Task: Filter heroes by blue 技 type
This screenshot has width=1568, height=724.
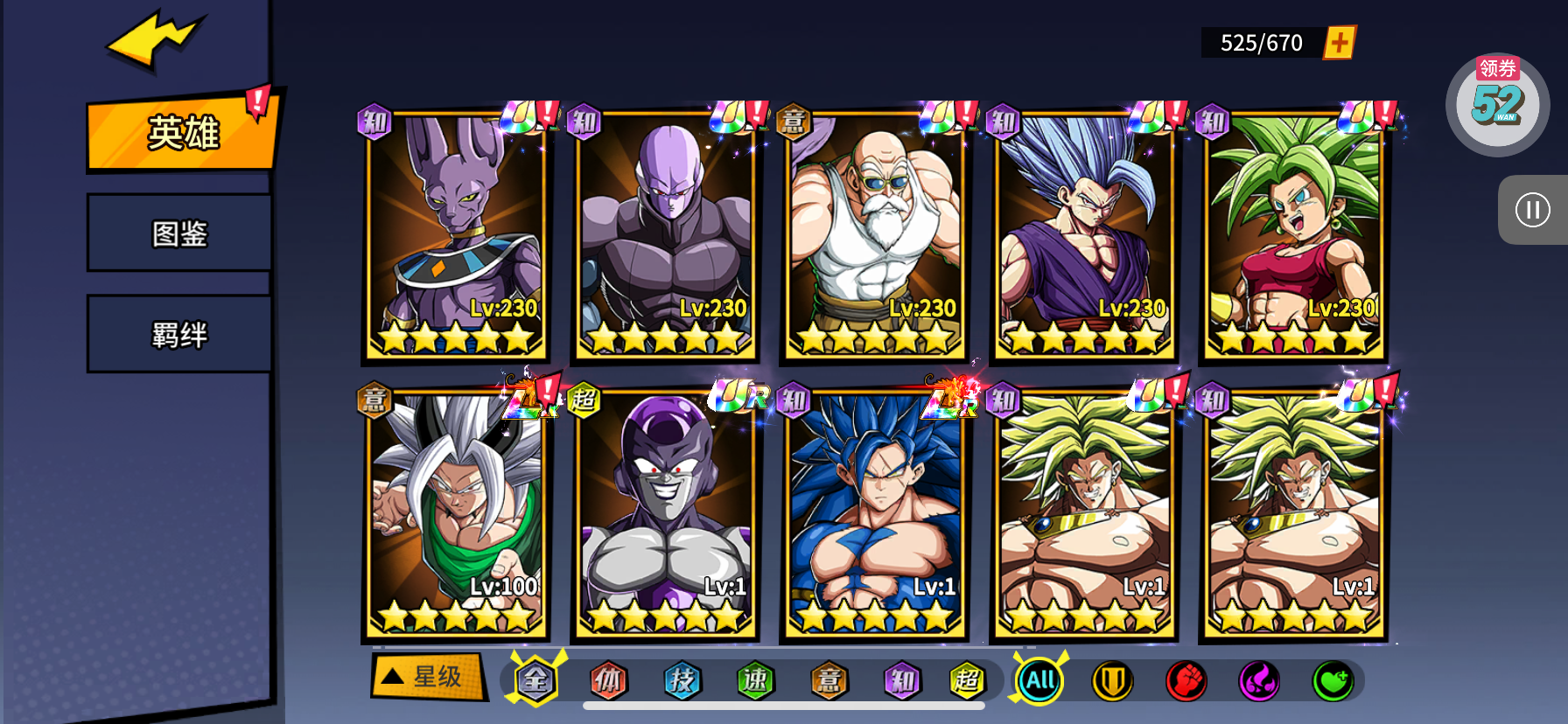Action: [682, 680]
